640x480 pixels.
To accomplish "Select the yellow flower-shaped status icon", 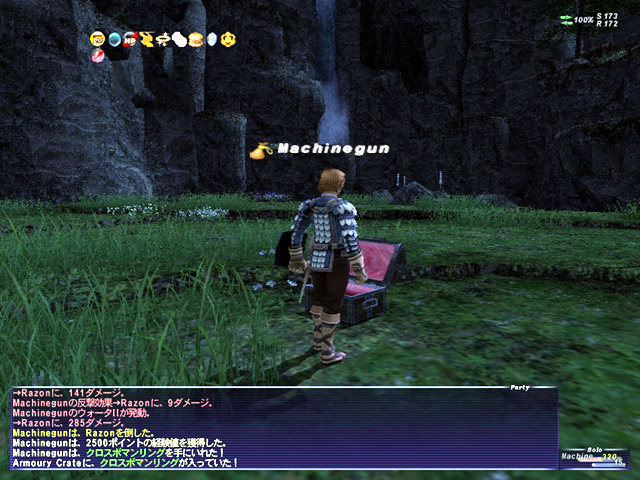I will [228, 39].
